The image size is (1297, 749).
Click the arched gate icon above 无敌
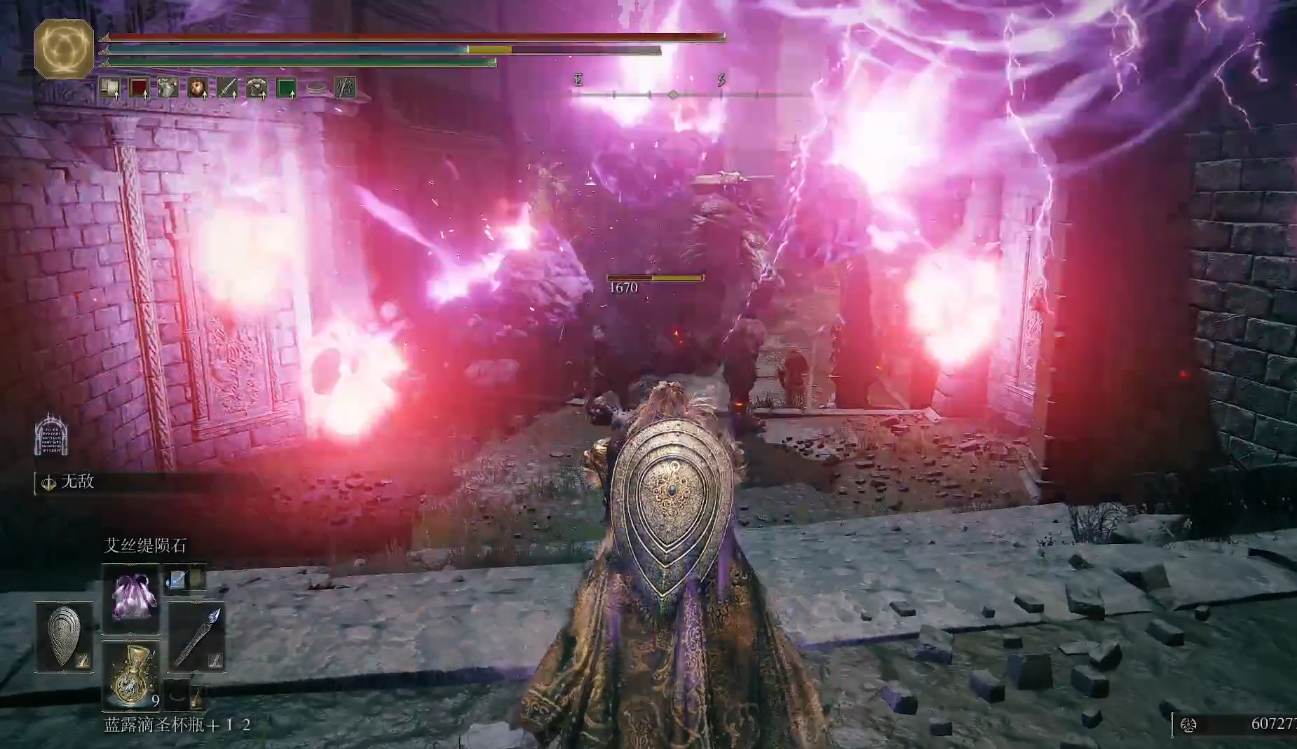50,436
